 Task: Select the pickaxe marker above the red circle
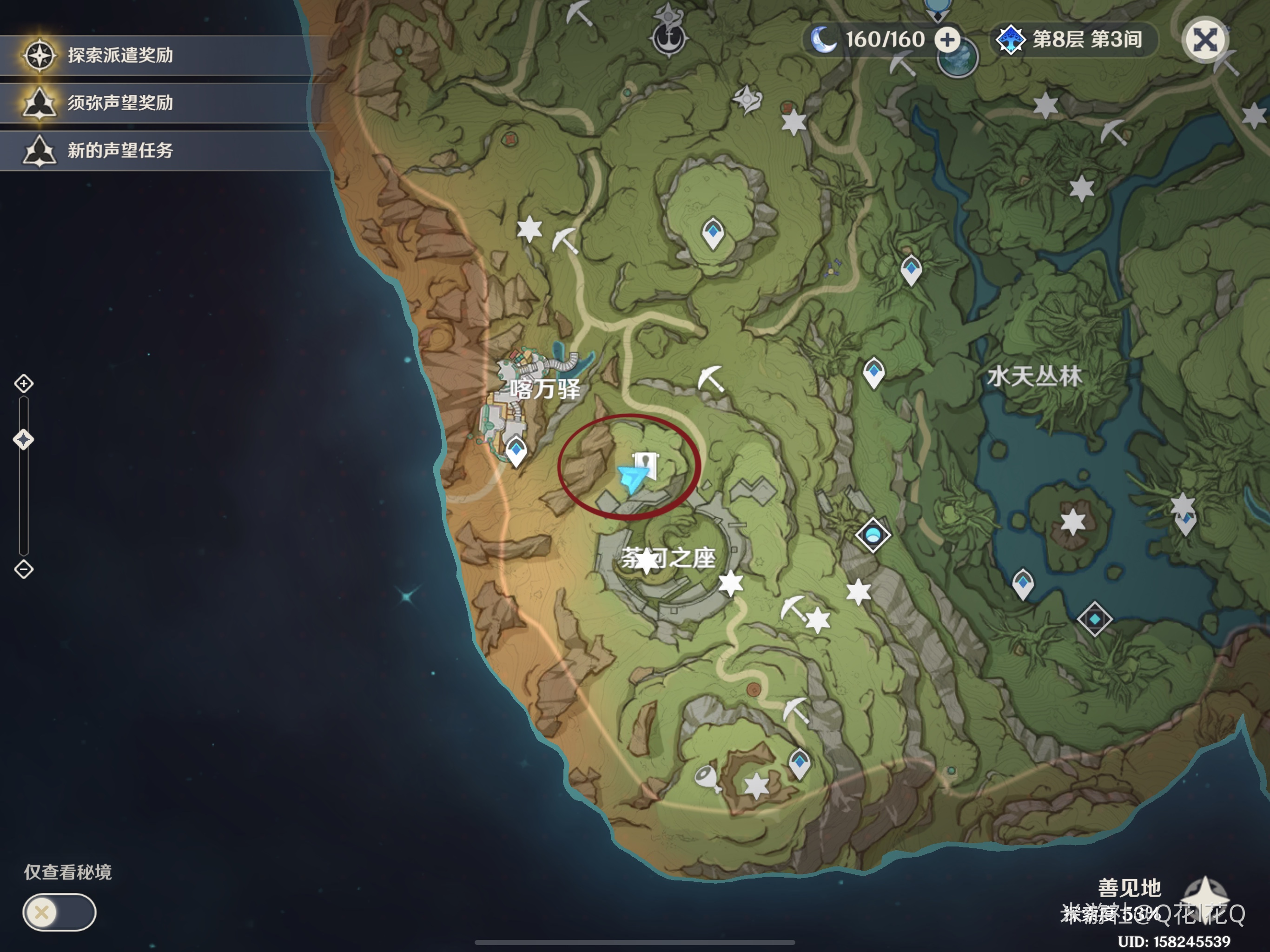click(710, 378)
